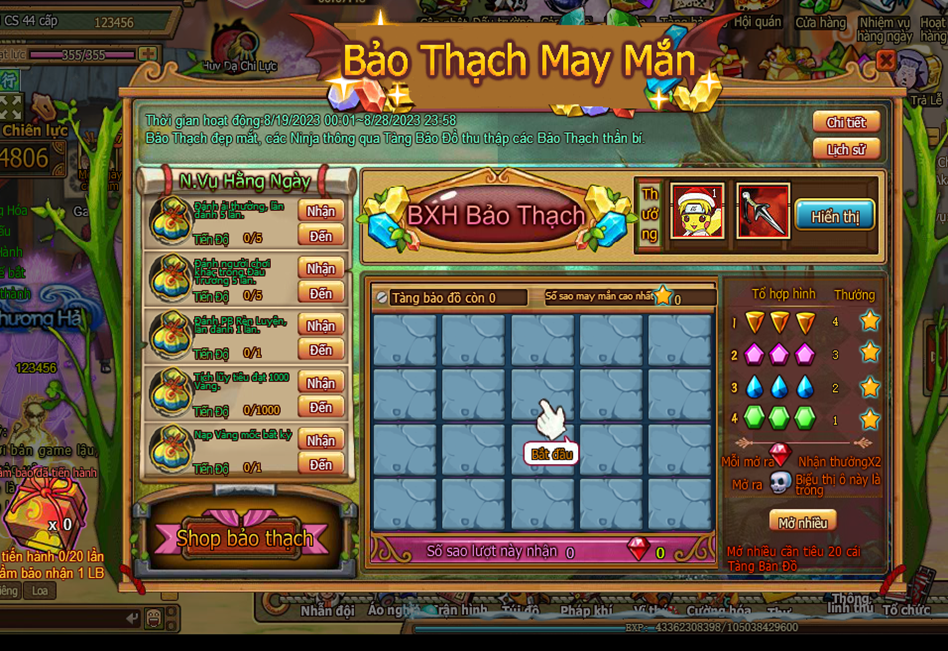
Task: Go to 'Đánh người chơi khác' arena quest
Action: point(321,294)
